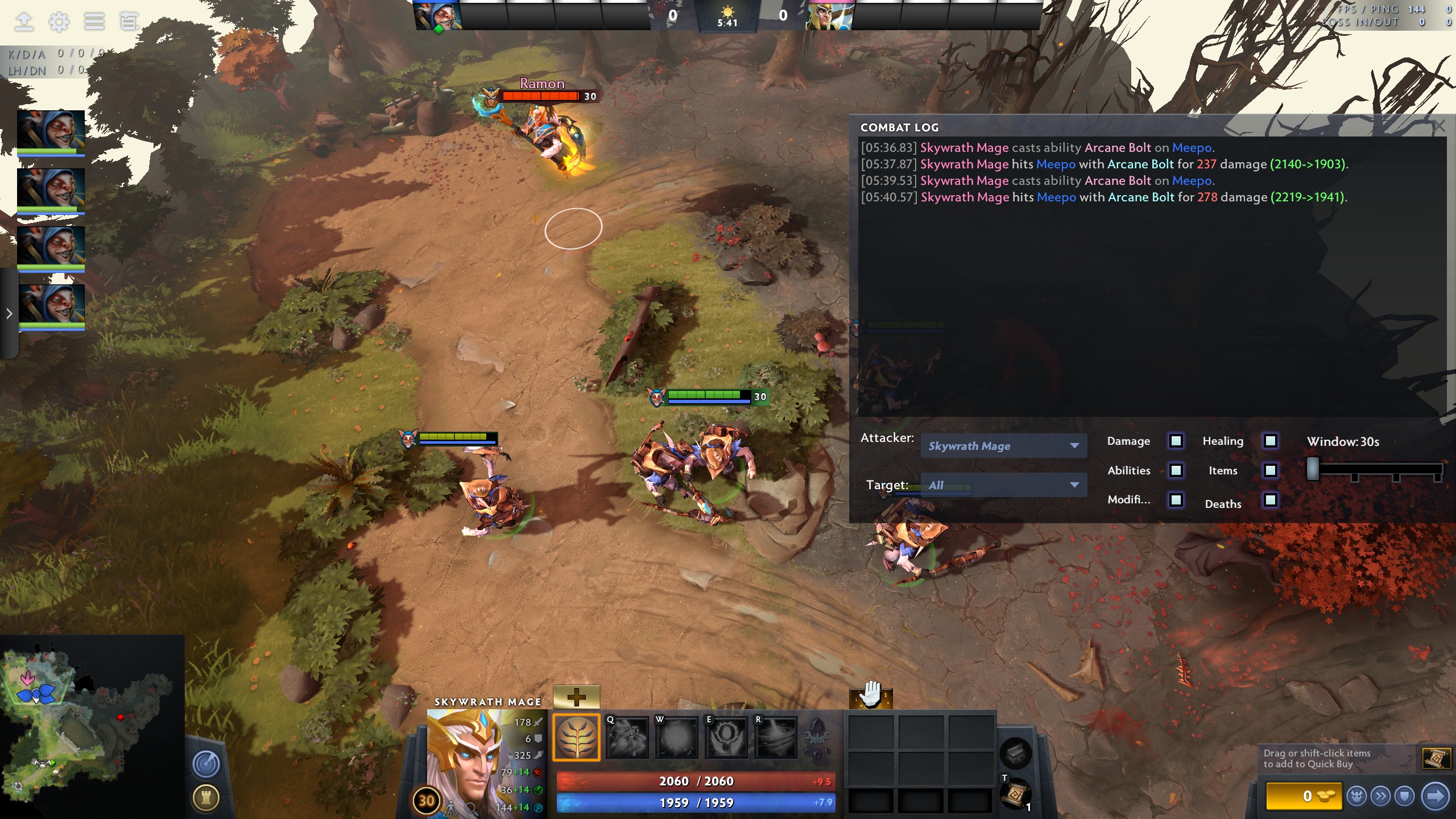Toggle the Damage filter in Combat Log
Image resolution: width=1456 pixels, height=819 pixels.
pos(1175,441)
